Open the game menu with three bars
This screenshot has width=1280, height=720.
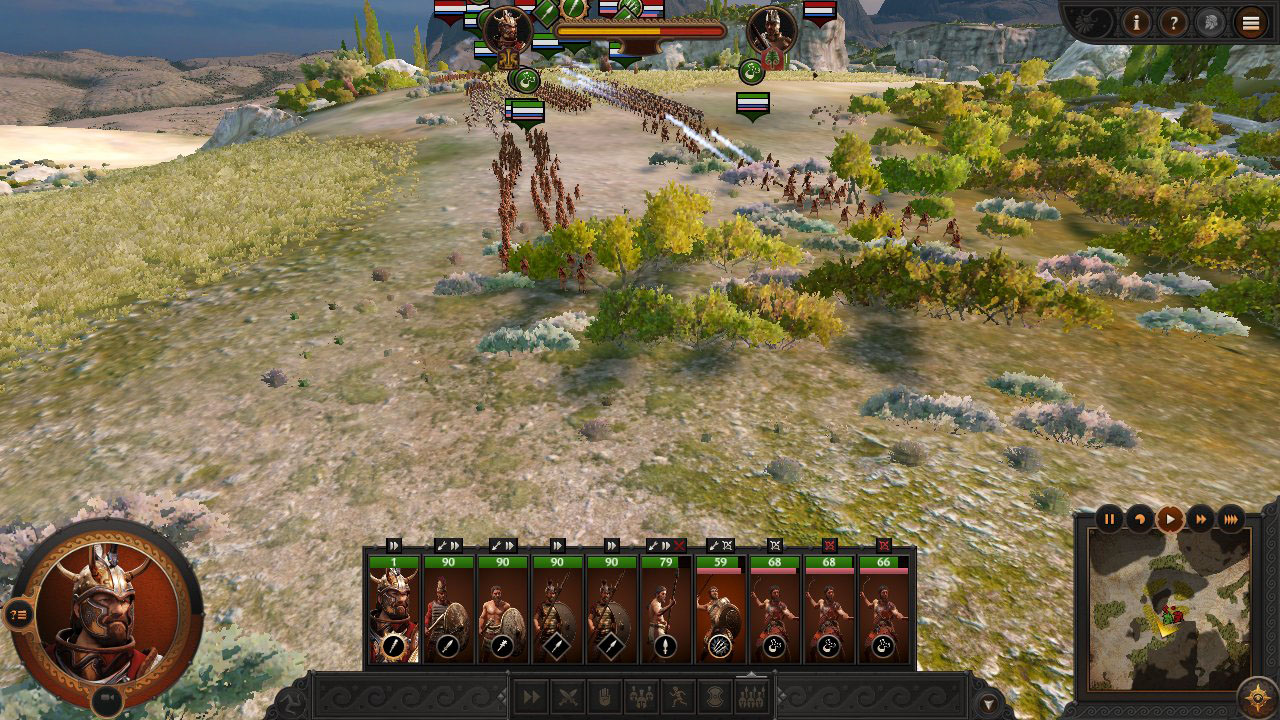tap(1250, 22)
